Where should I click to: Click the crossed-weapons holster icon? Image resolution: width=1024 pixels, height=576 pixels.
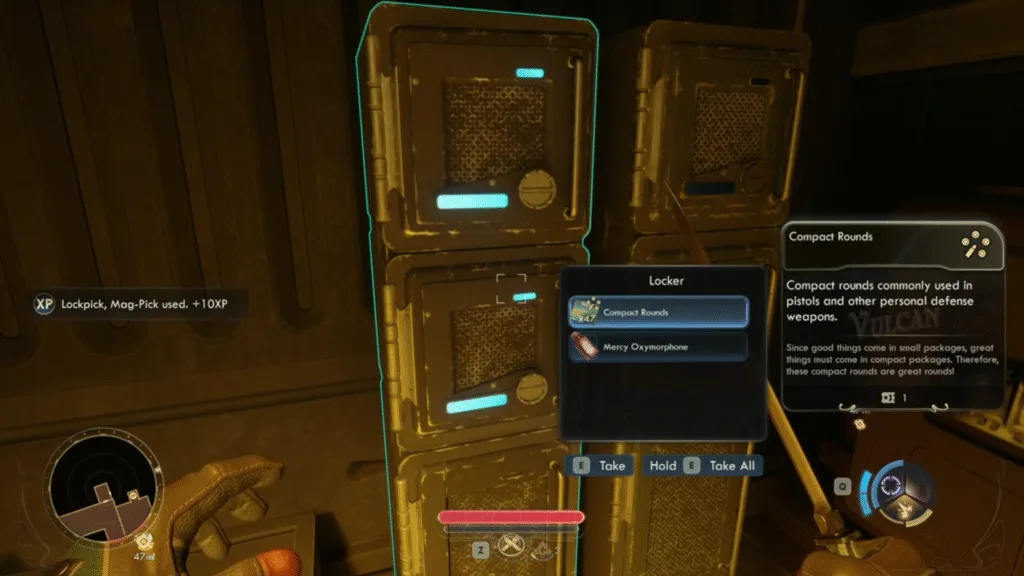coord(512,547)
